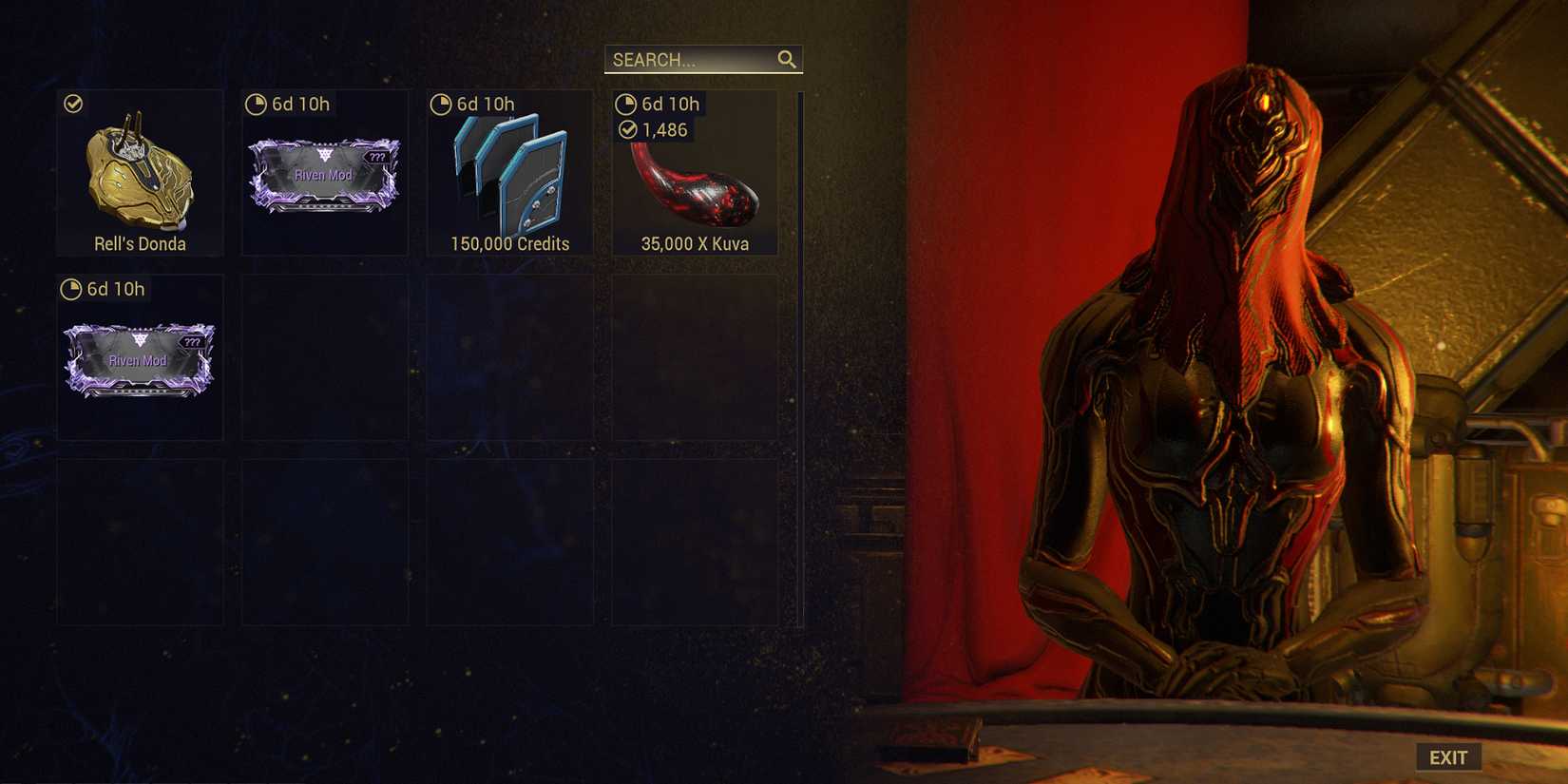
Task: Click the clock icon above the Credits bundle
Action: pyautogui.click(x=442, y=105)
